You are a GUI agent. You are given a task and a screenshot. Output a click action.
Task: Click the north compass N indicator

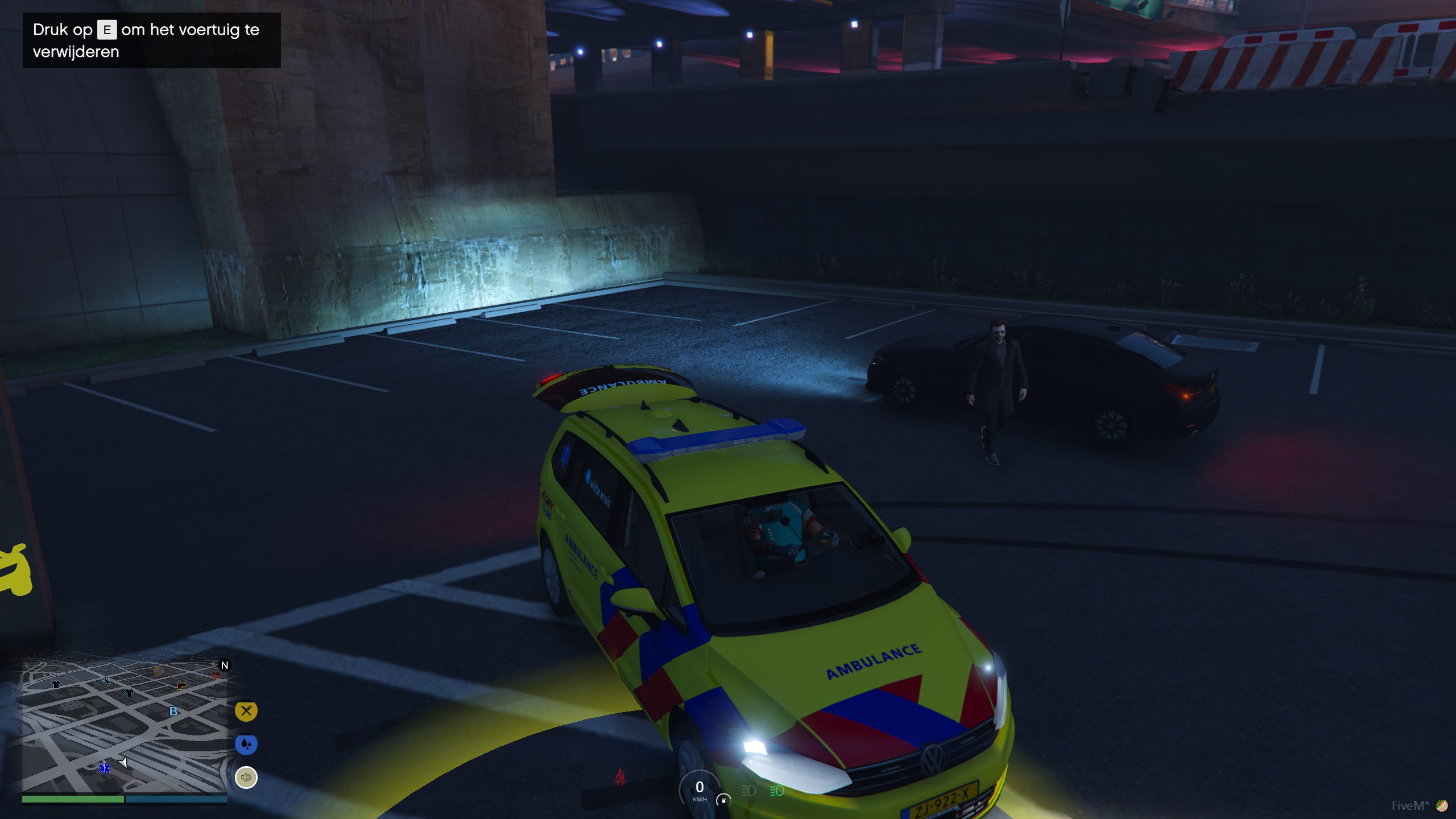(x=225, y=665)
